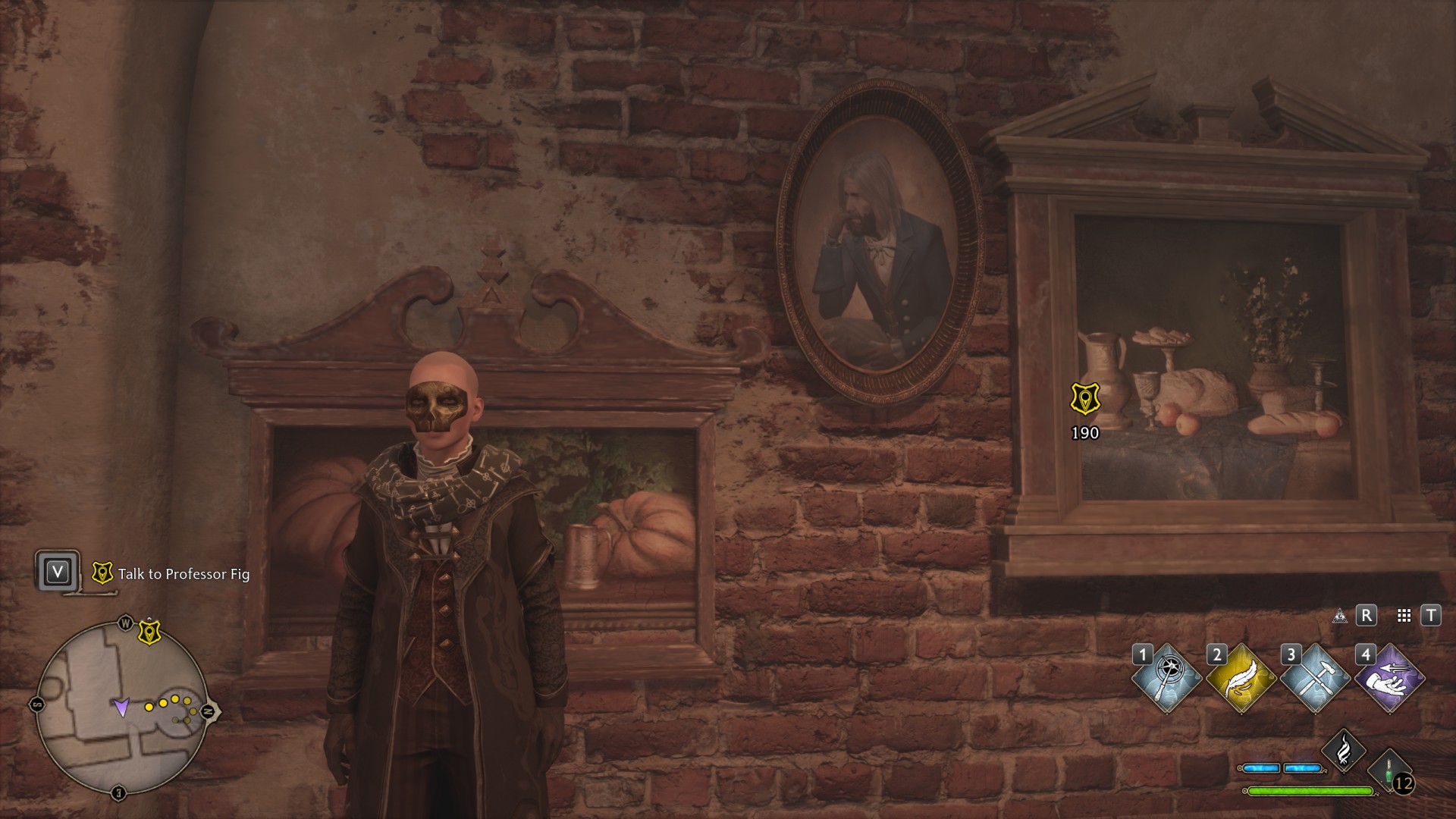Use the purple hand Accio spell
1456x819 pixels.
pos(1389,679)
